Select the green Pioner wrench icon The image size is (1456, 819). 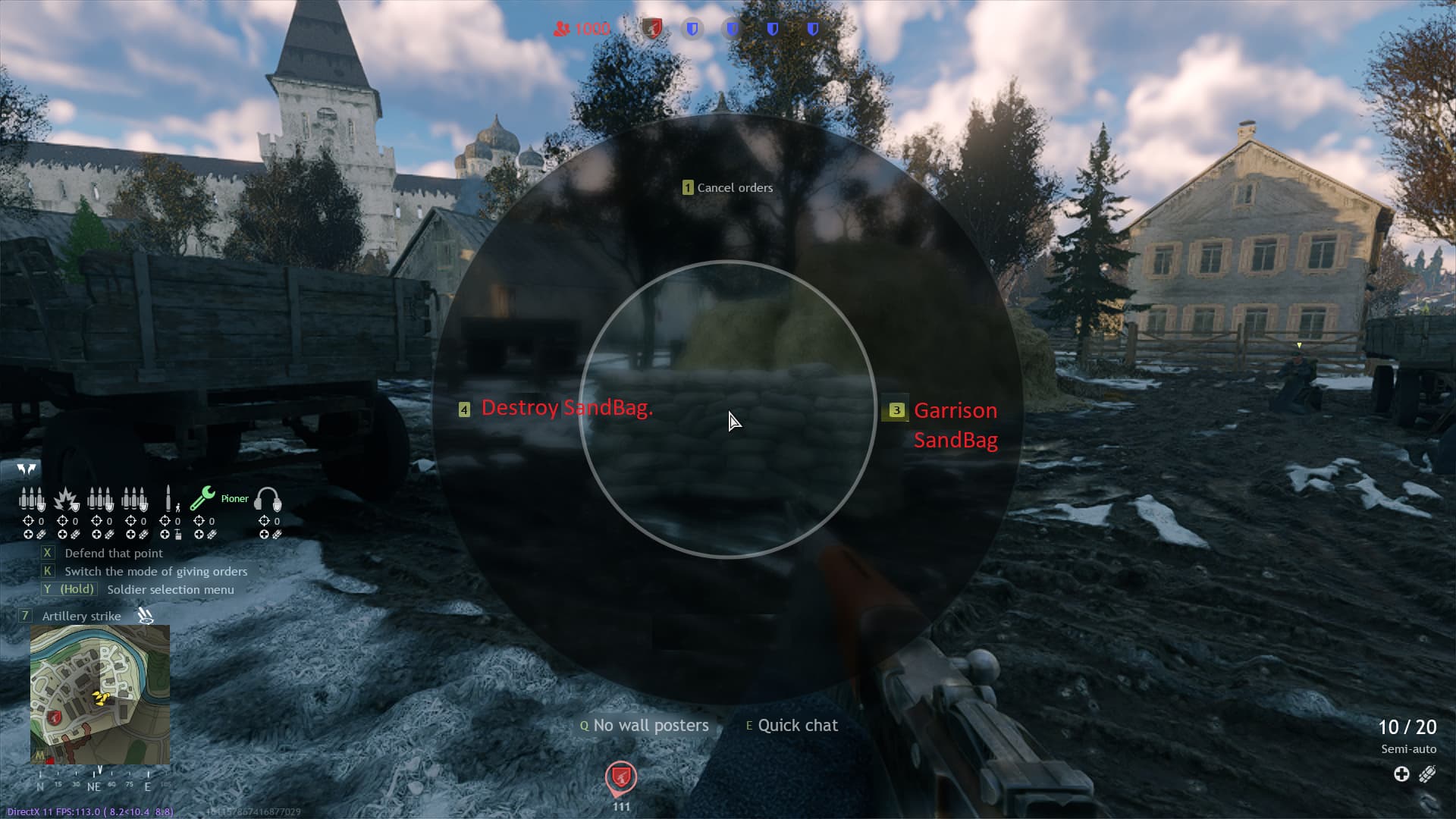click(x=203, y=500)
